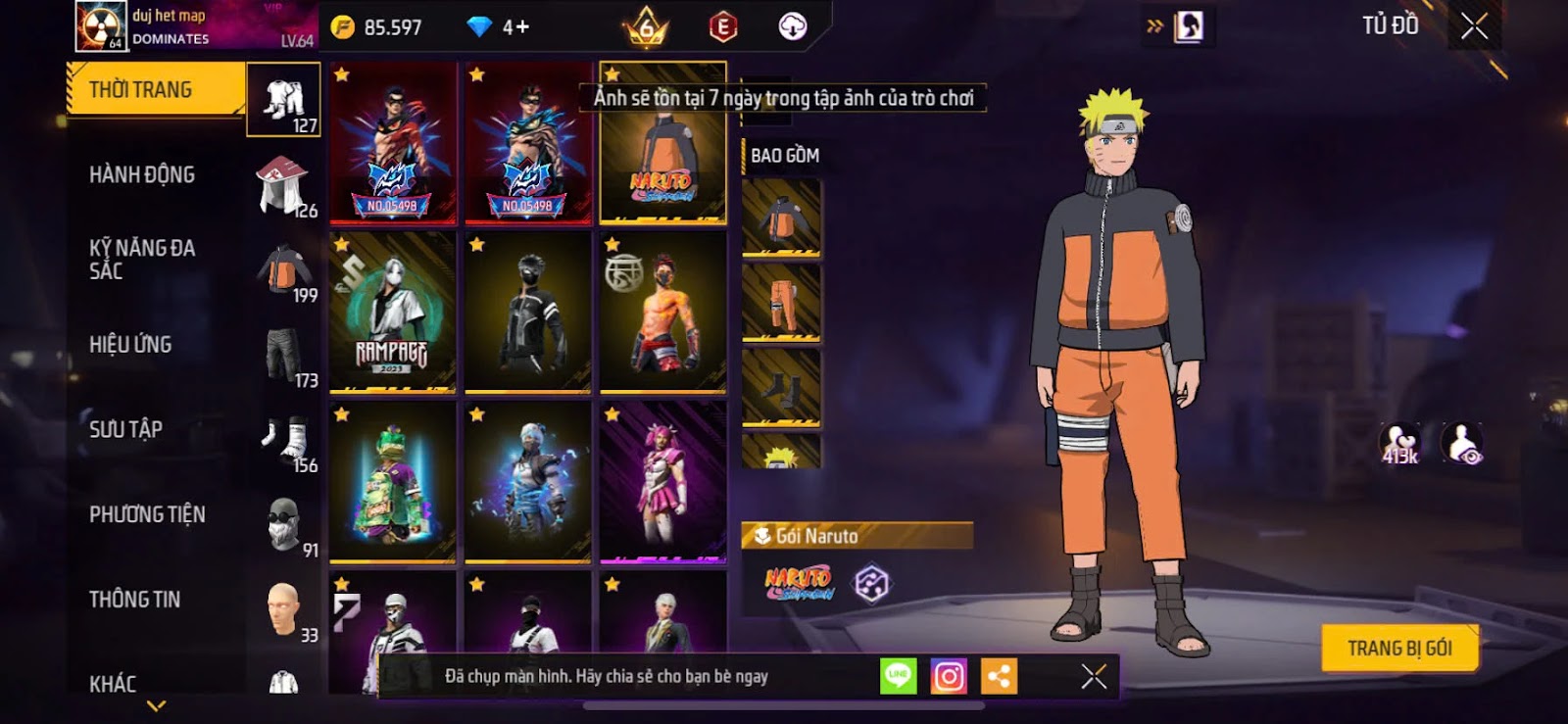Image resolution: width=1568 pixels, height=724 pixels.
Task: Switch to the Sưu Tập tab
Action: (125, 429)
